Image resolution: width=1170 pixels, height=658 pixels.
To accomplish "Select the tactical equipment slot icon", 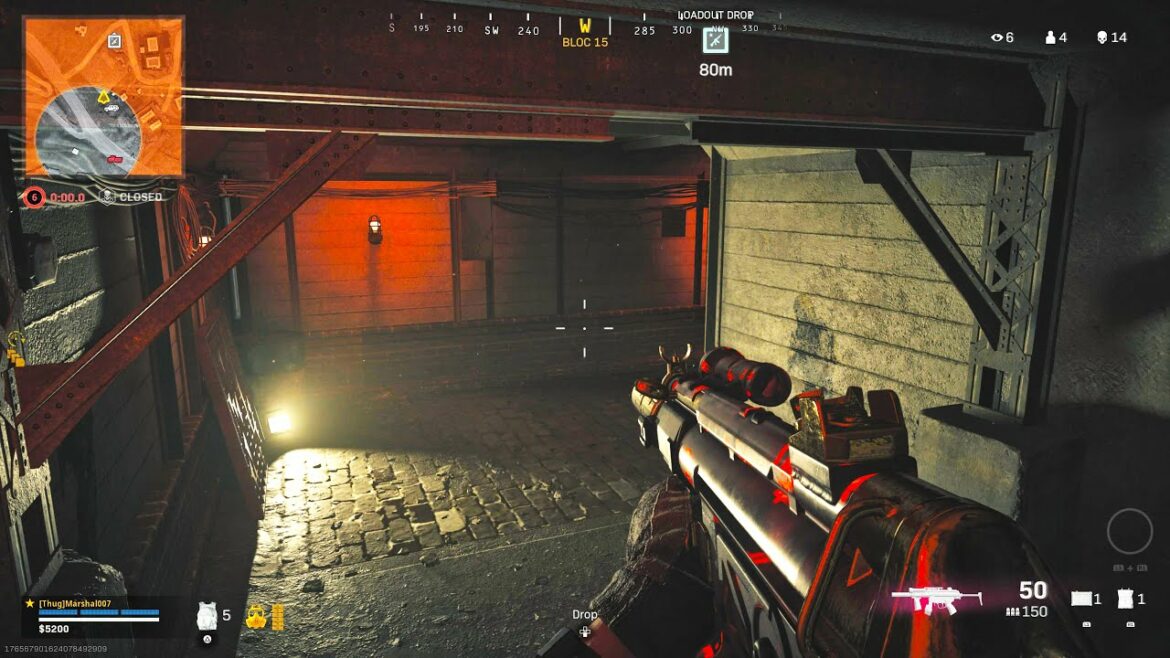I will click(1082, 599).
